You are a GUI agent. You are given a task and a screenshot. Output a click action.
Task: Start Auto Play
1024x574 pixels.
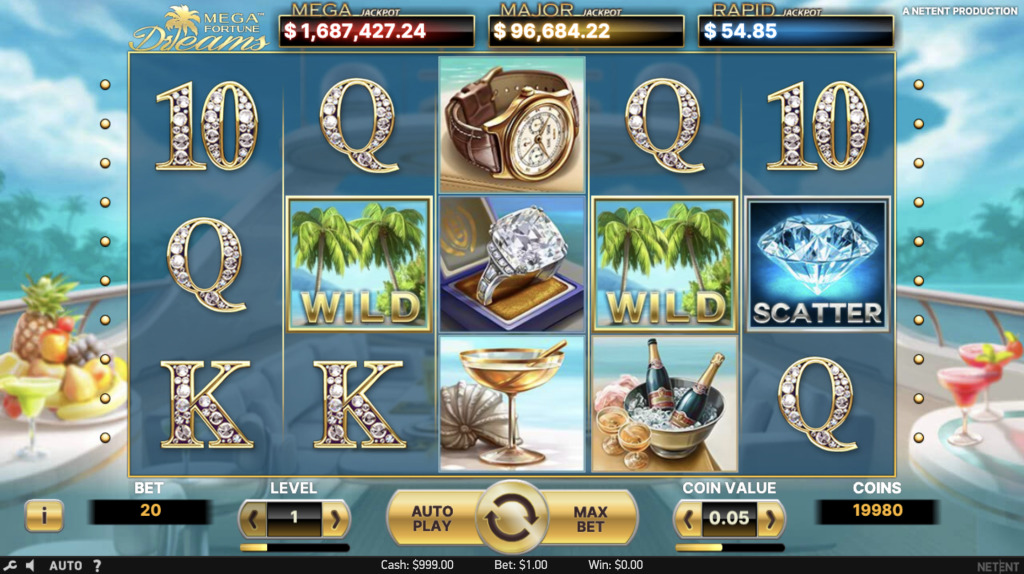tap(432, 518)
